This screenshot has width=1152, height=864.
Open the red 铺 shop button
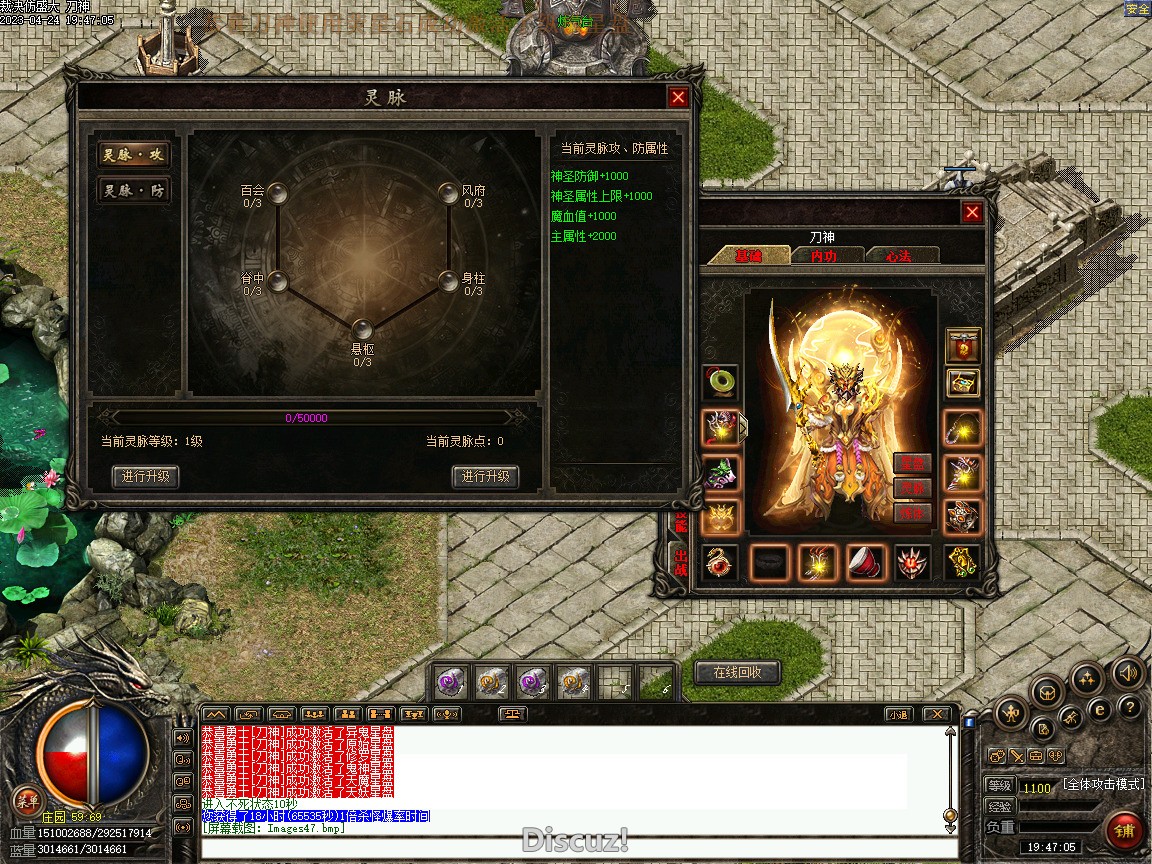click(x=1125, y=831)
